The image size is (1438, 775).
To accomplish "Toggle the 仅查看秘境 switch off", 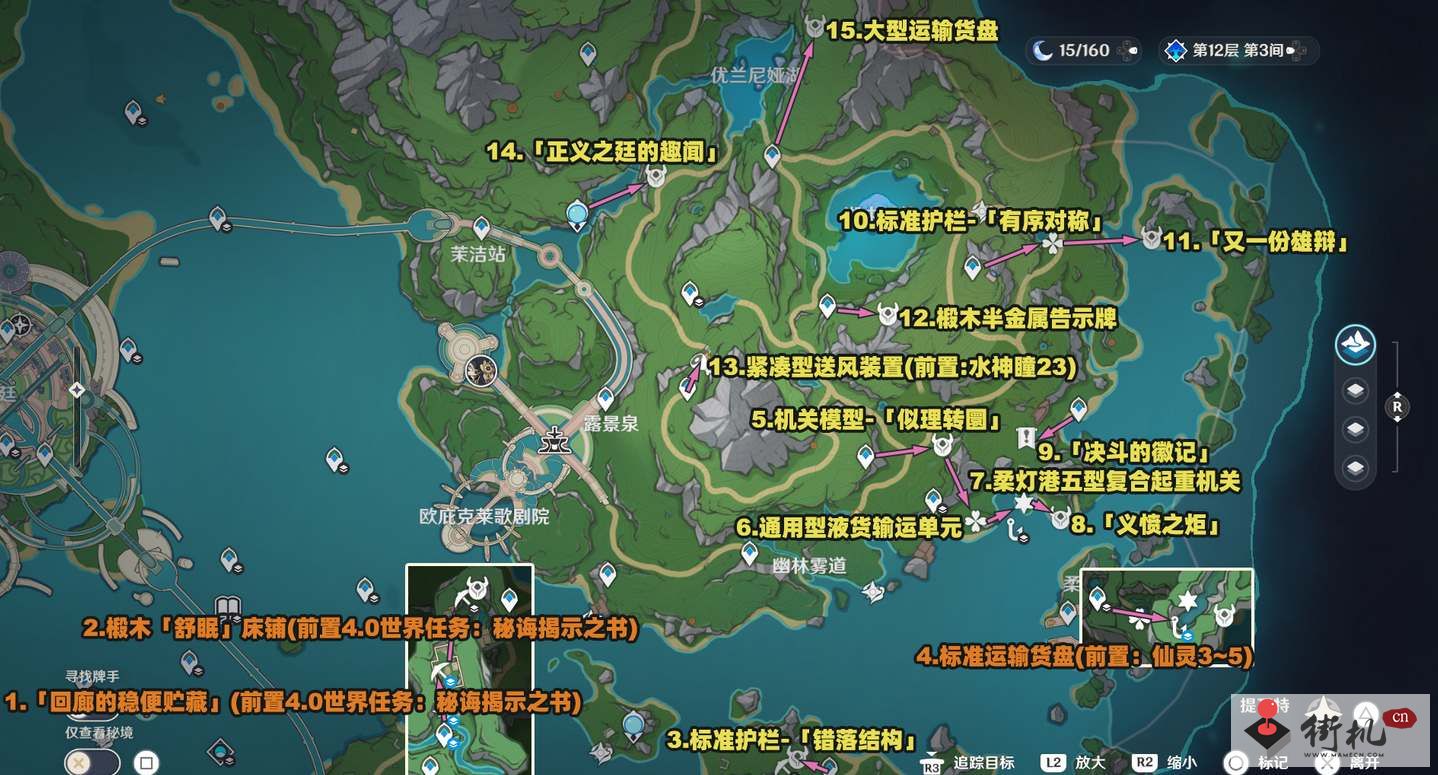I will [x=91, y=761].
